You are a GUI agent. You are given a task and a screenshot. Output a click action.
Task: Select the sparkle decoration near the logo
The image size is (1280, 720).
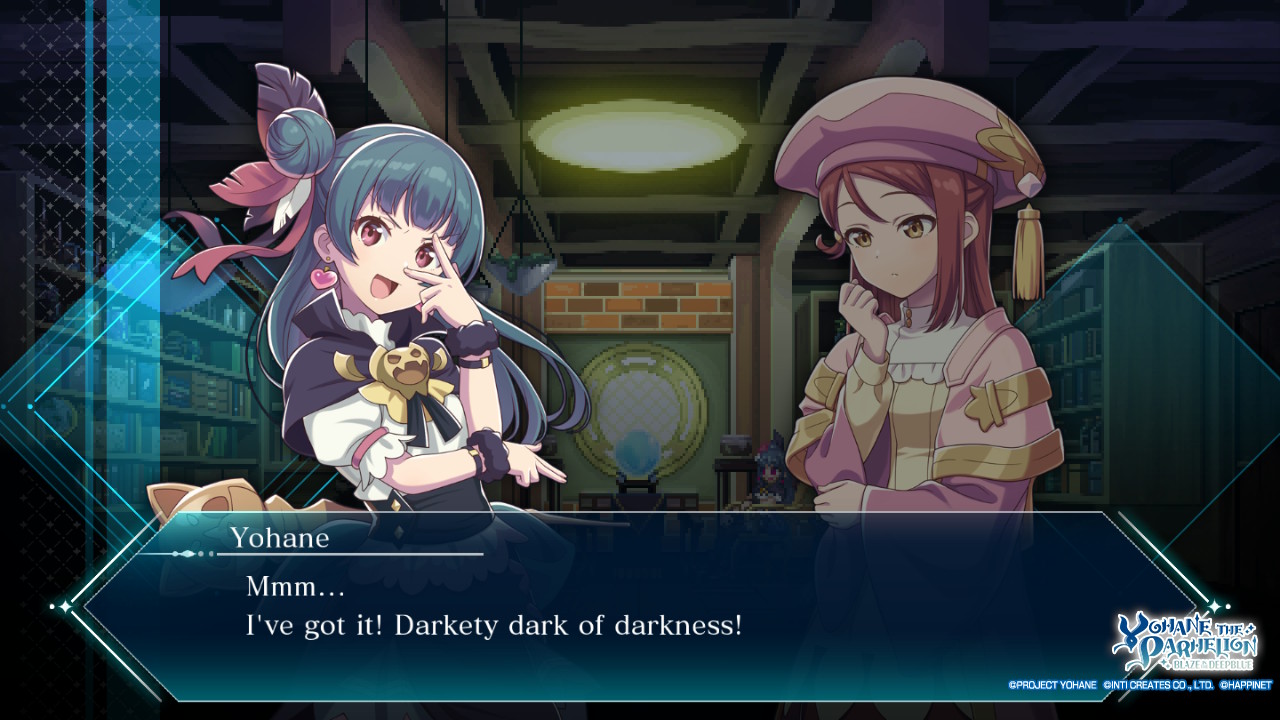pyautogui.click(x=1213, y=604)
